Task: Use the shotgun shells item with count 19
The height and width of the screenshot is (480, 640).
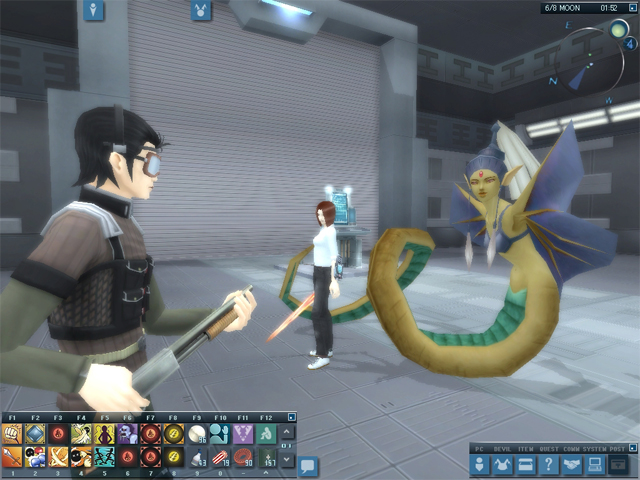Action: 220,457
